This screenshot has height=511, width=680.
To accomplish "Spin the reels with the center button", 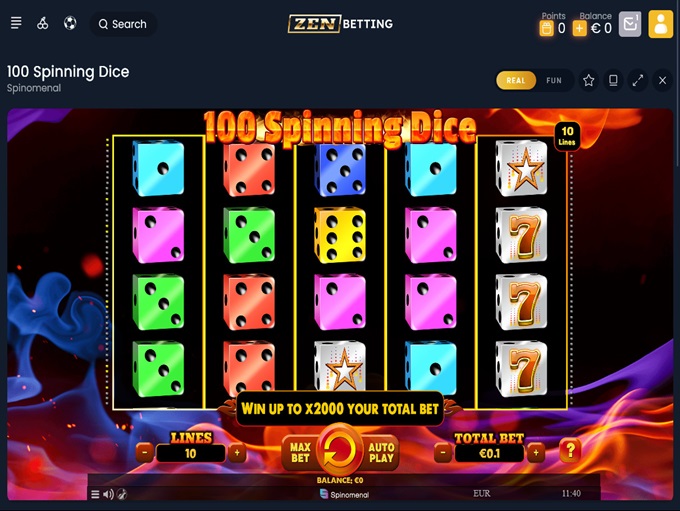I will (x=340, y=452).
